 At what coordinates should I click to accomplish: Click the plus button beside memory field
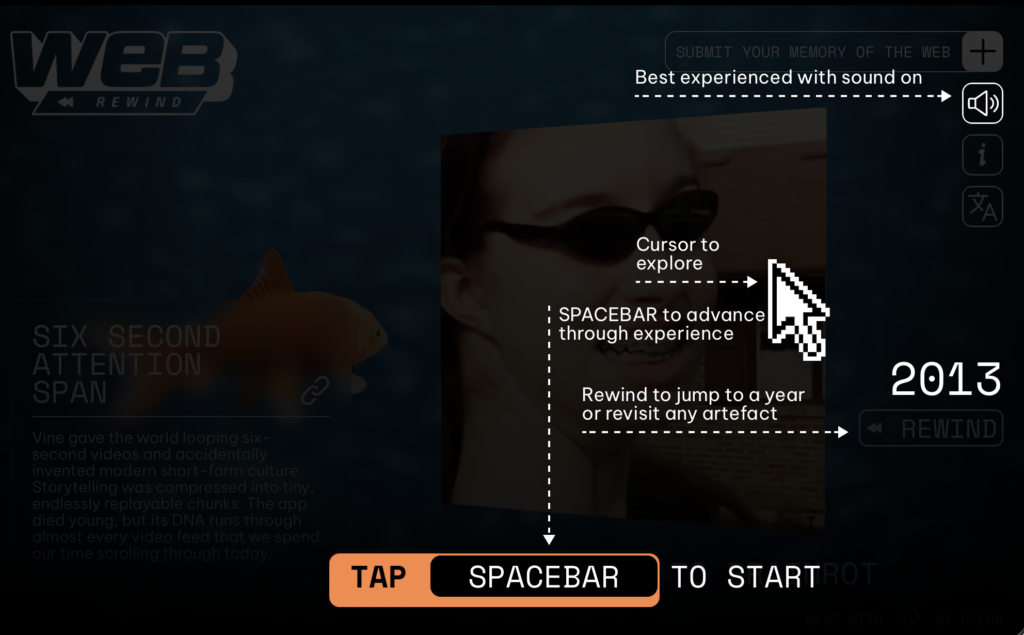(x=983, y=52)
